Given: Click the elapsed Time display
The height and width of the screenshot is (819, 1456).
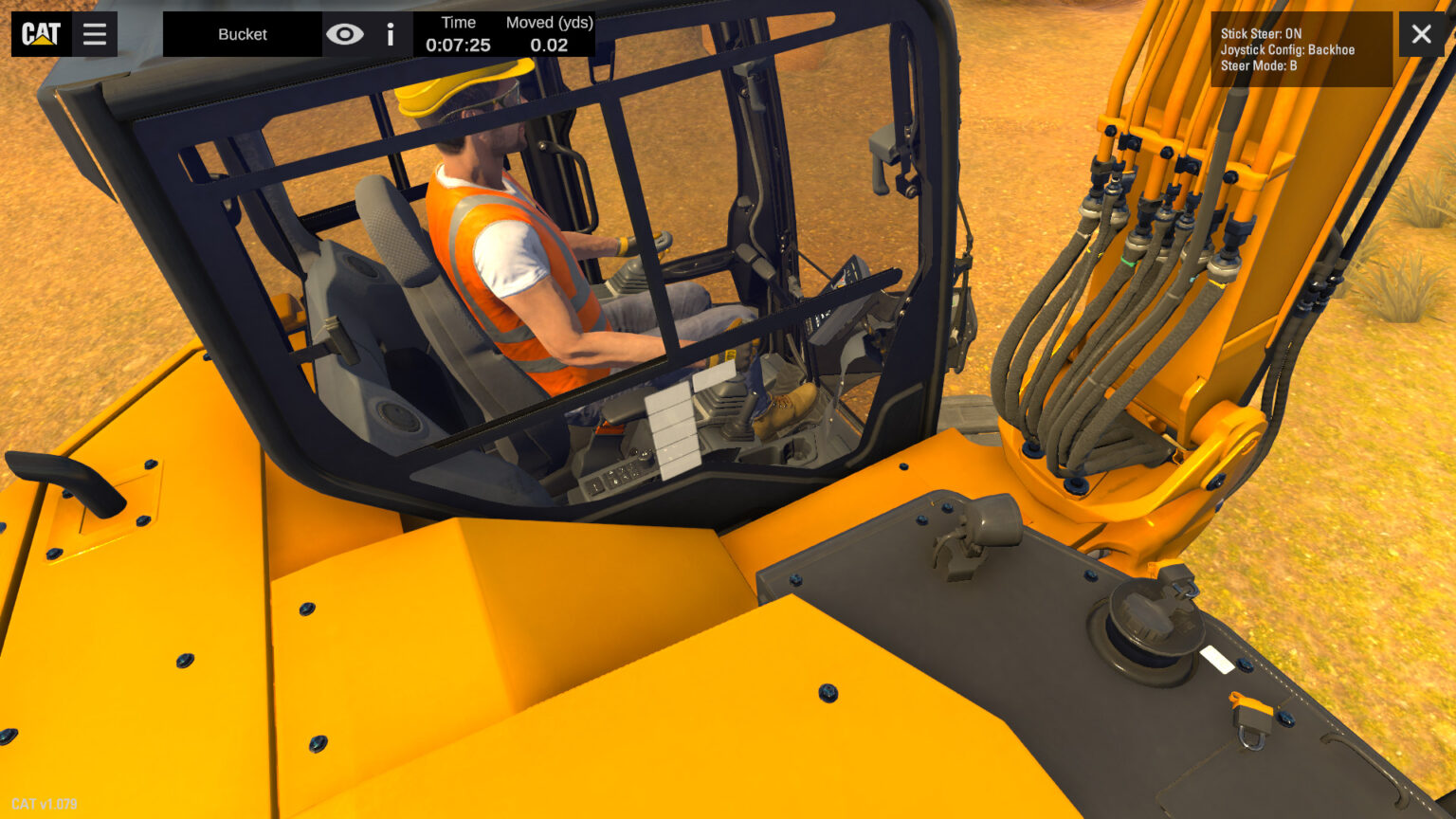Looking at the screenshot, I should coord(458,34).
